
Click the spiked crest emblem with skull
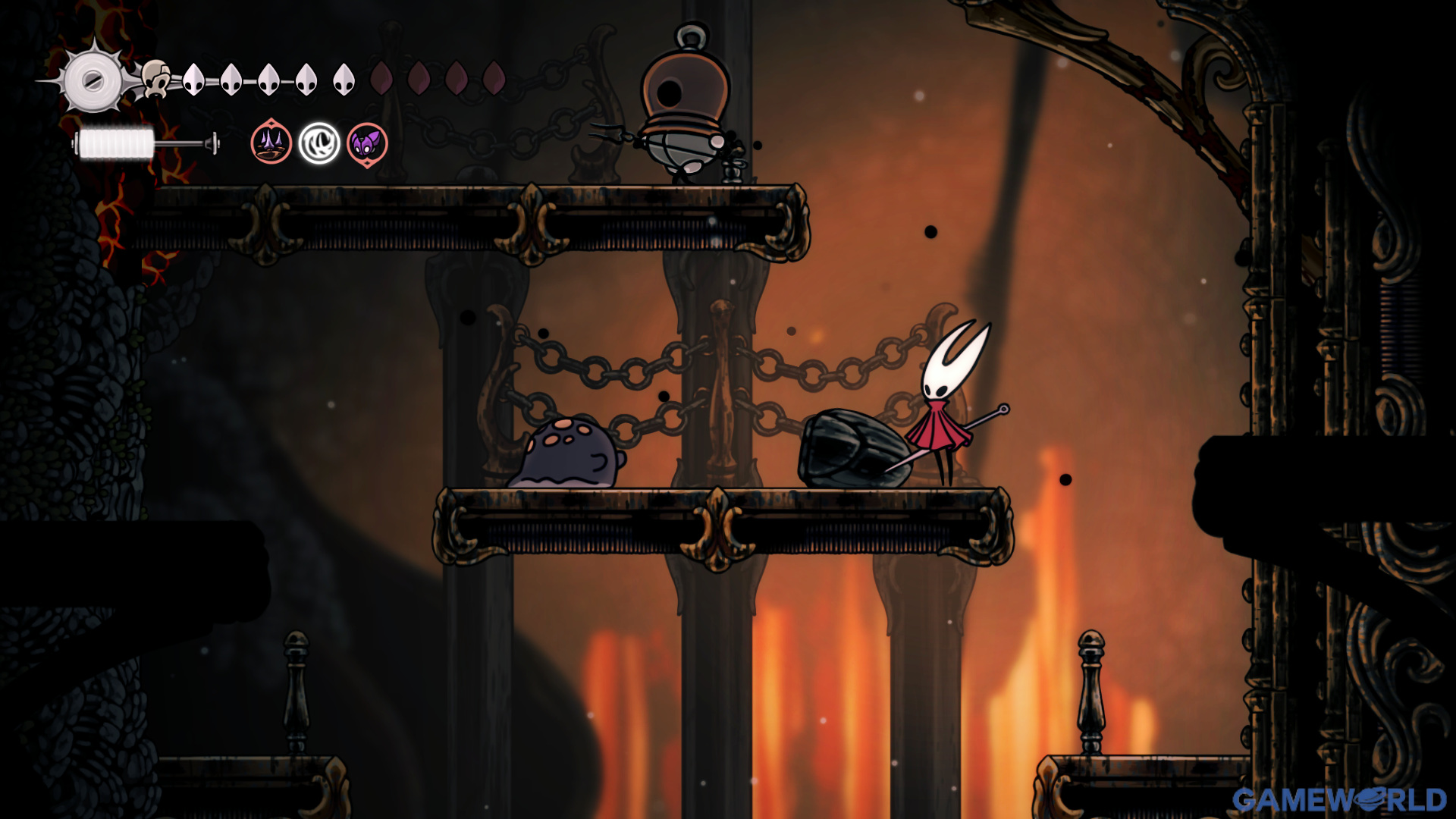95,80
